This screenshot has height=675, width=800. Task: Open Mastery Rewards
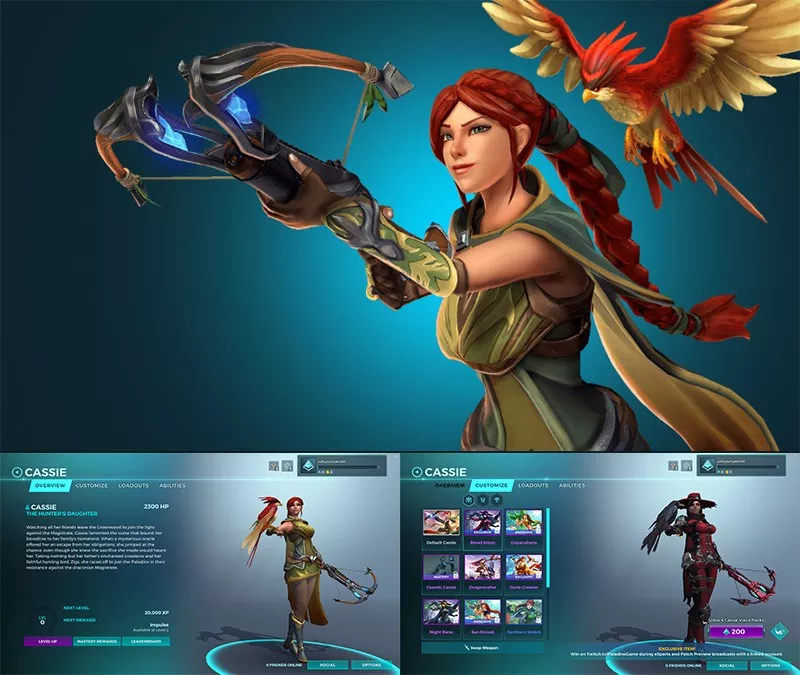(x=96, y=641)
